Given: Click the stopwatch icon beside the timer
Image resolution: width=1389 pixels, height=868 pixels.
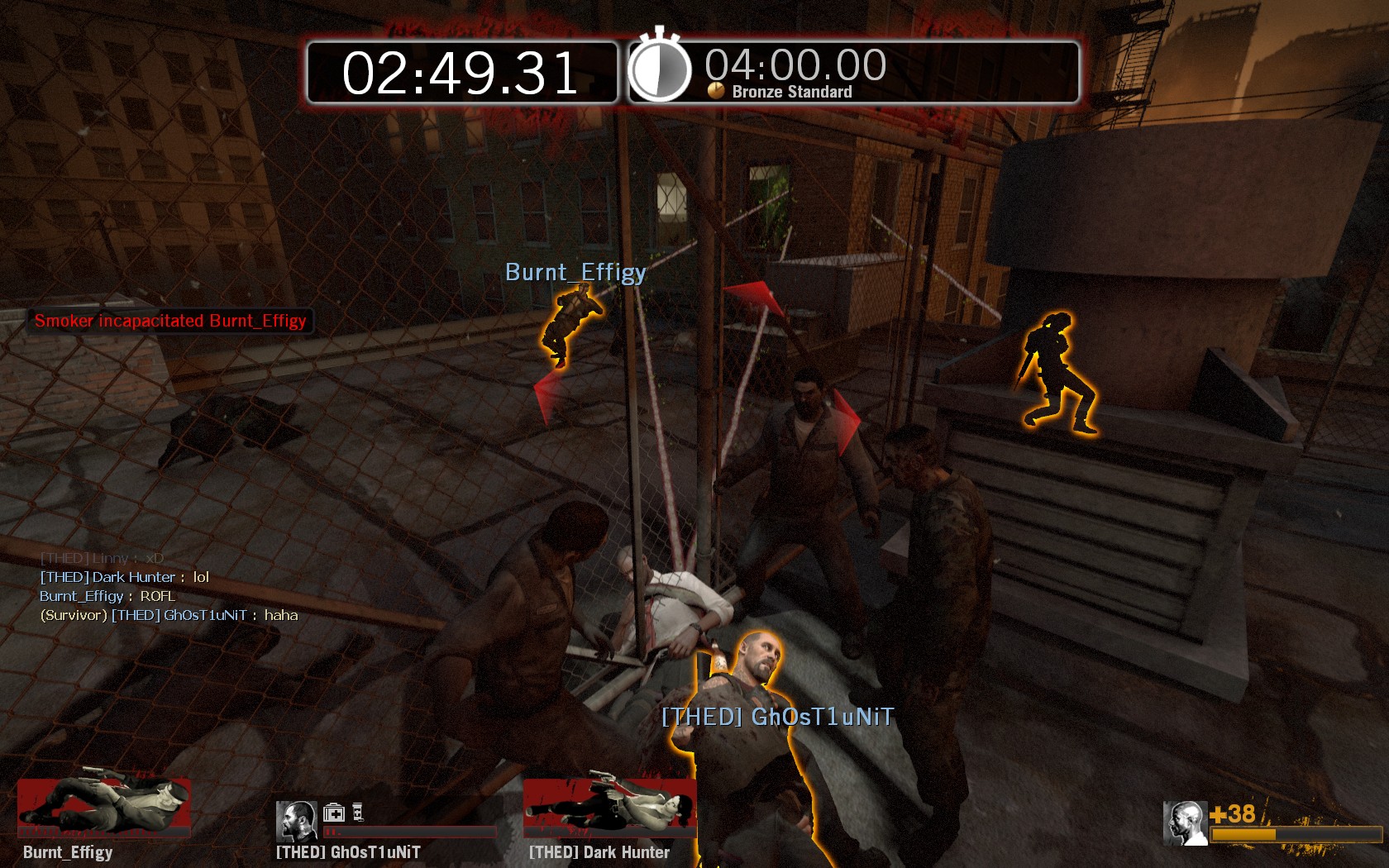Looking at the screenshot, I should 659,69.
